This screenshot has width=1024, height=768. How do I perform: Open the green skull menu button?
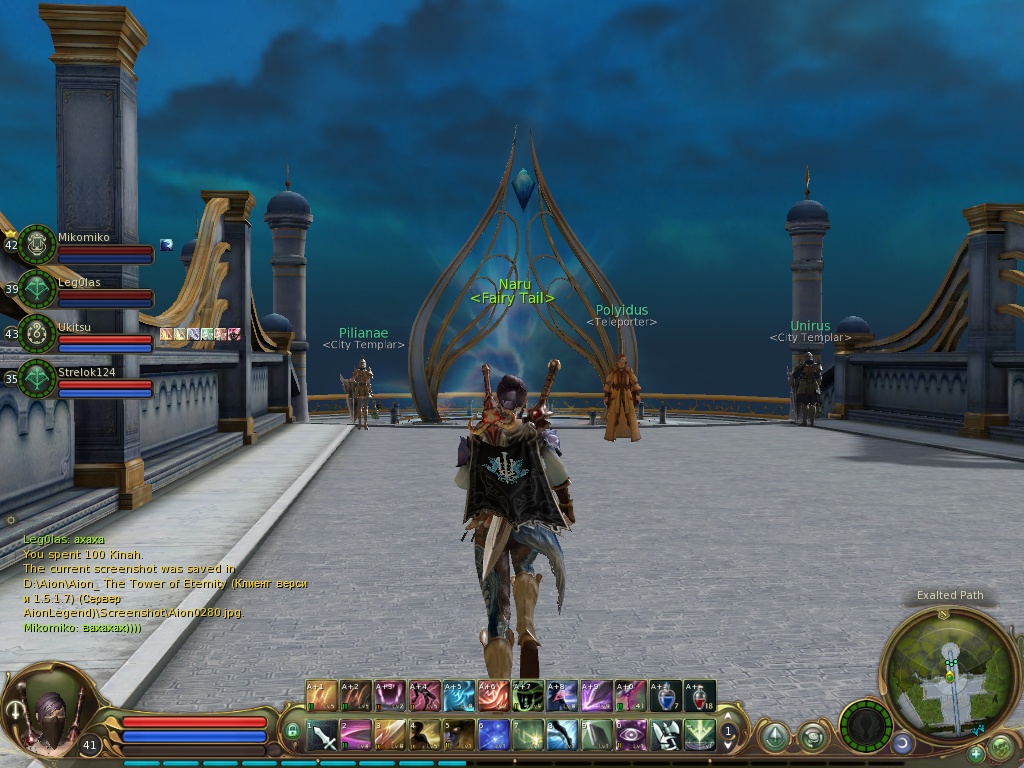coord(999,746)
